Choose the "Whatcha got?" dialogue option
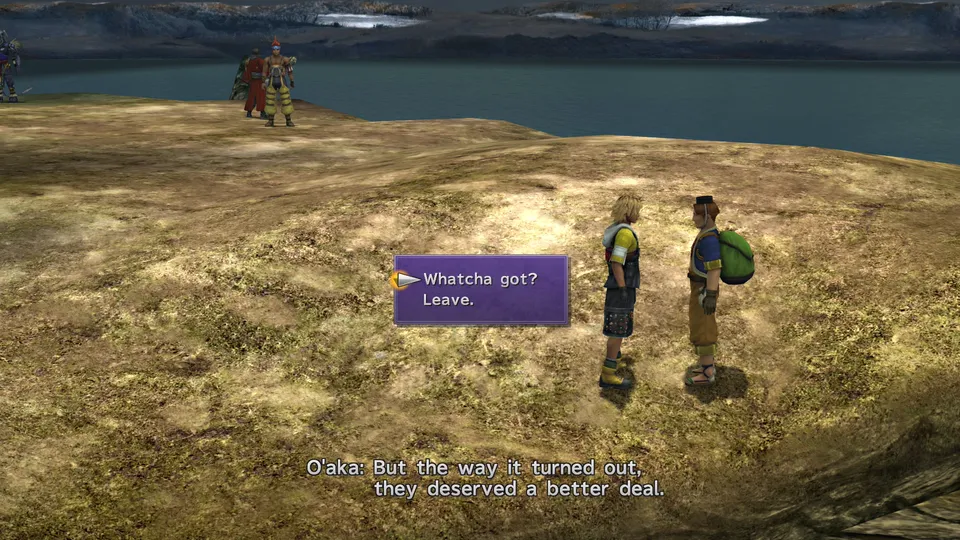Image resolution: width=960 pixels, height=540 pixels. pyautogui.click(x=480, y=279)
